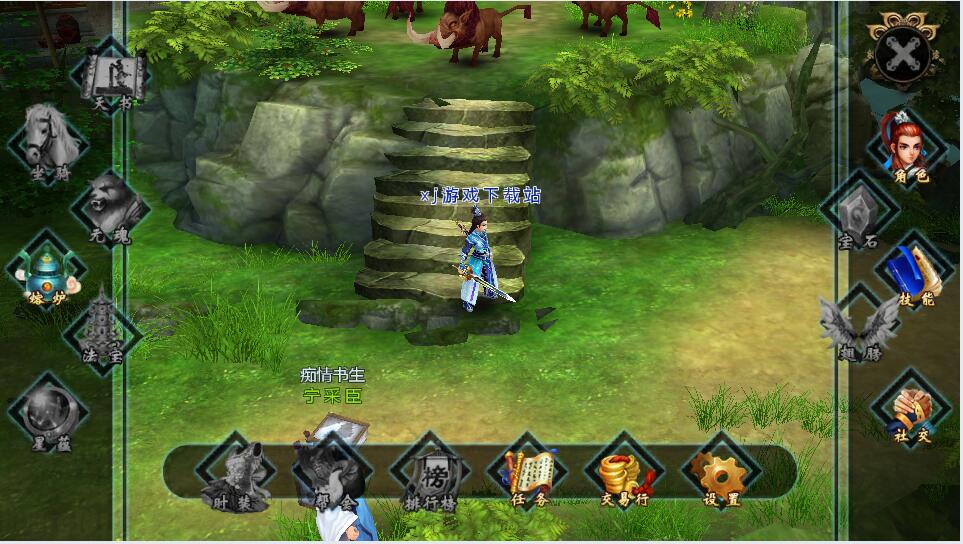The width and height of the screenshot is (963, 544).
Task: Open the 时装 fashion outfits menu
Action: 235,473
